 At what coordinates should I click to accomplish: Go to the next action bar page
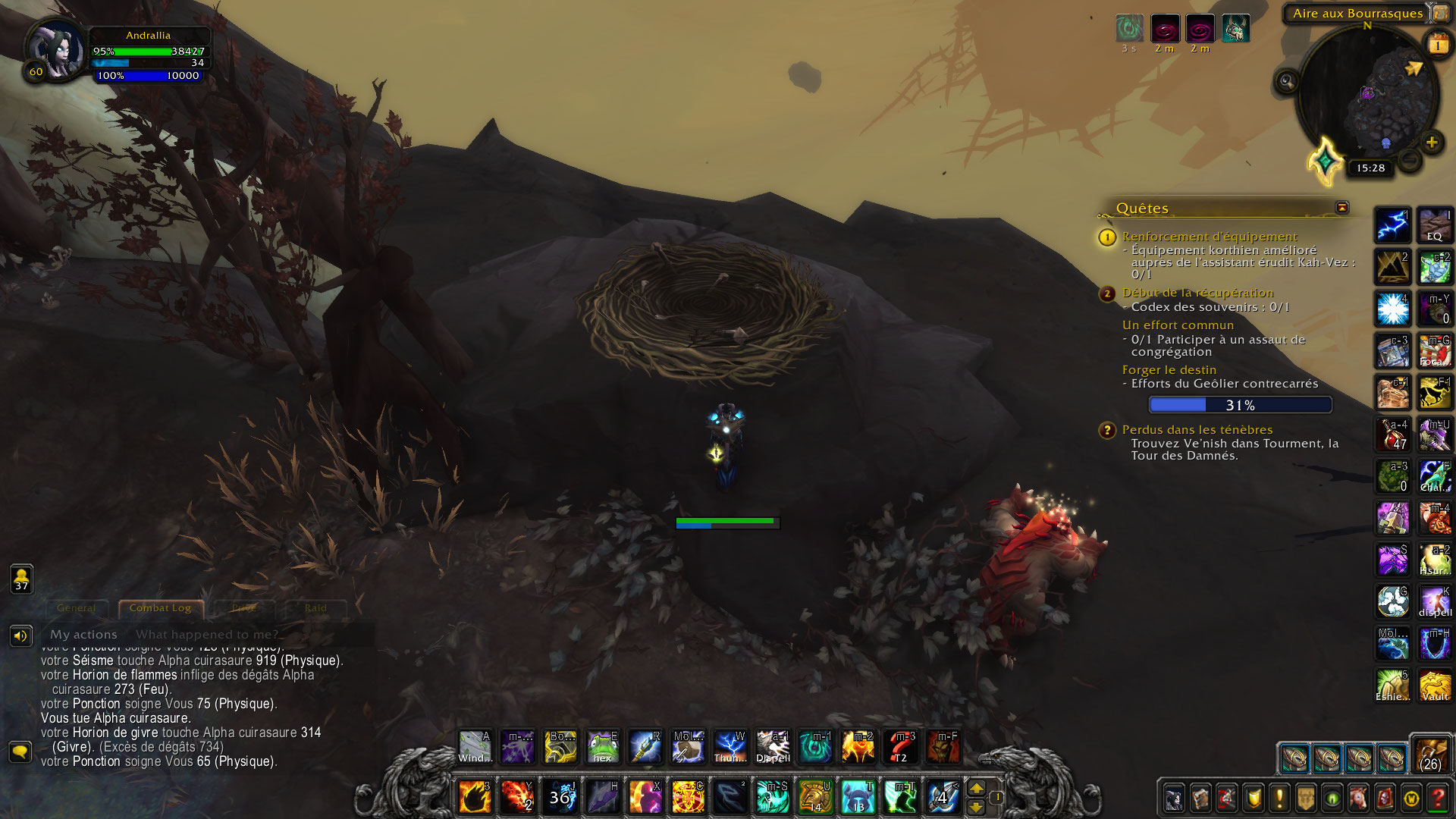pos(976,789)
